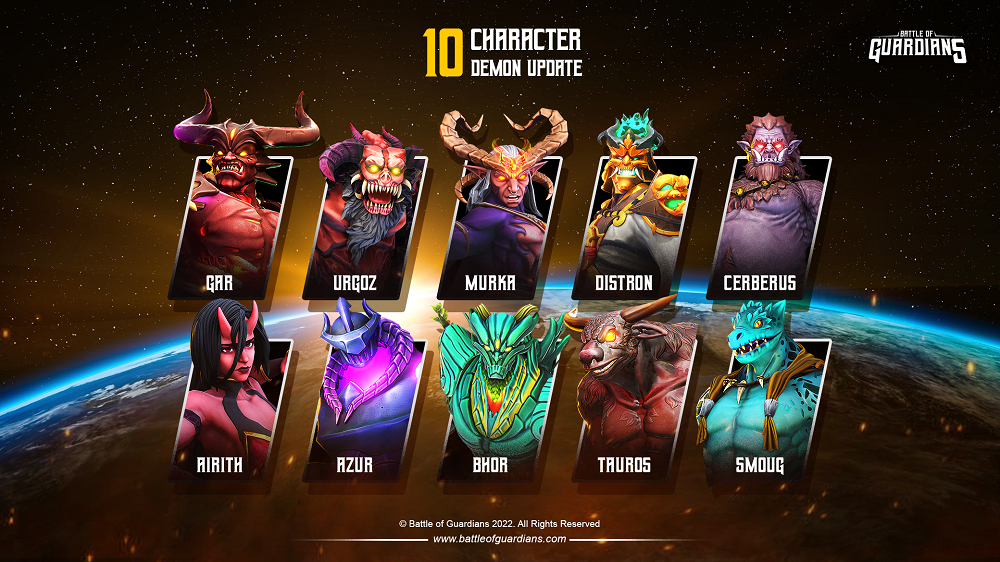Select the Airith character card
This screenshot has height=562, width=1000.
(233, 400)
